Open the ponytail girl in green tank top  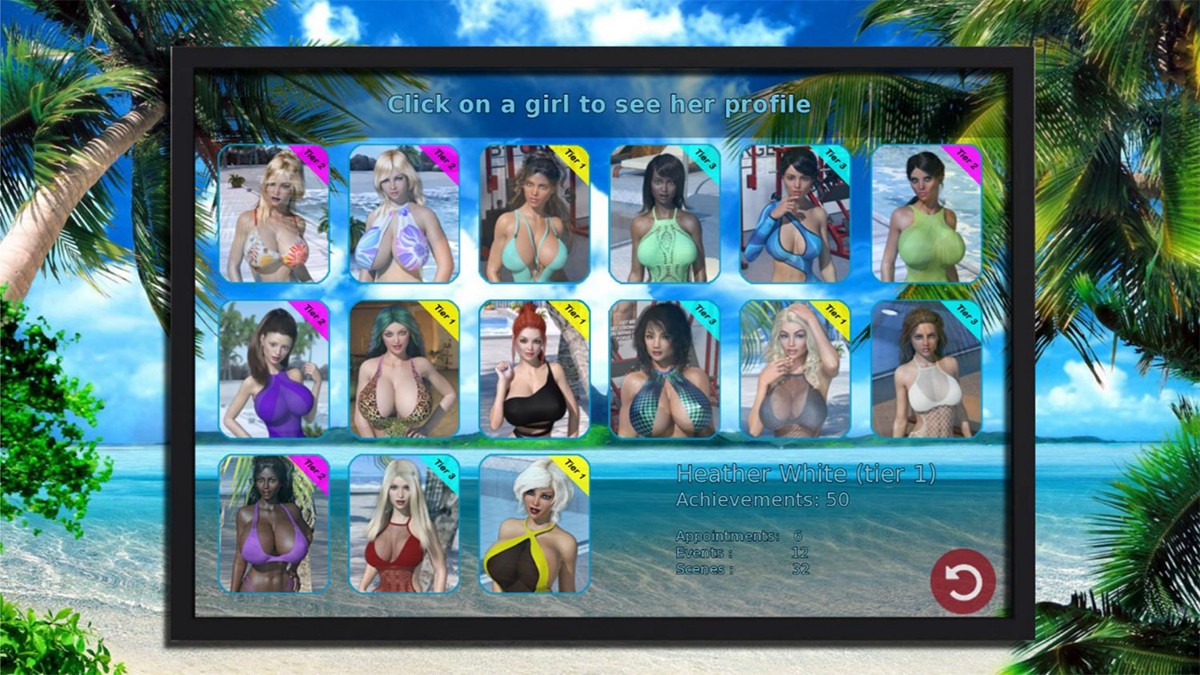coord(926,214)
